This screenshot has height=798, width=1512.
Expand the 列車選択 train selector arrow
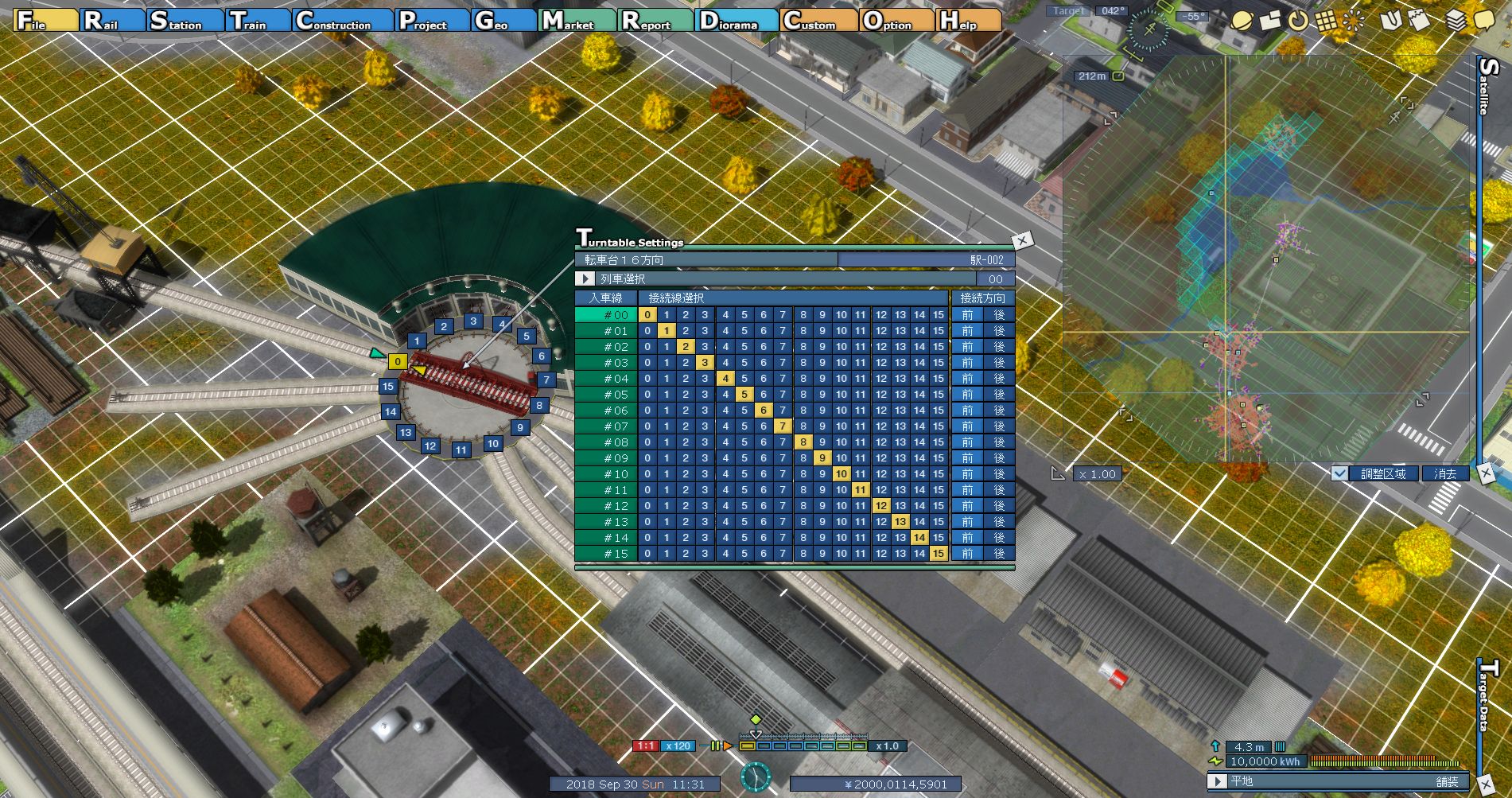tap(585, 279)
